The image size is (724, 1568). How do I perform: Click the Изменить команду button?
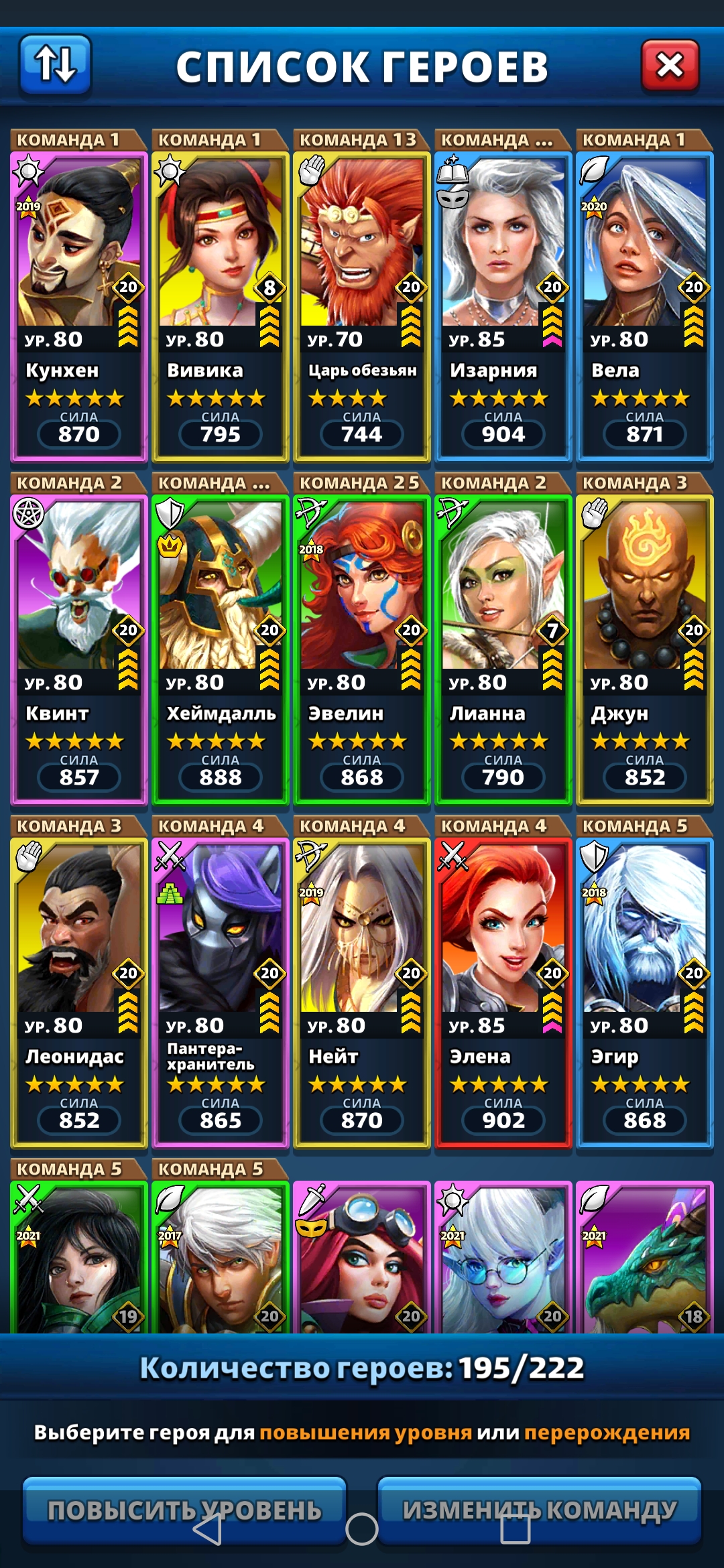point(540,1510)
